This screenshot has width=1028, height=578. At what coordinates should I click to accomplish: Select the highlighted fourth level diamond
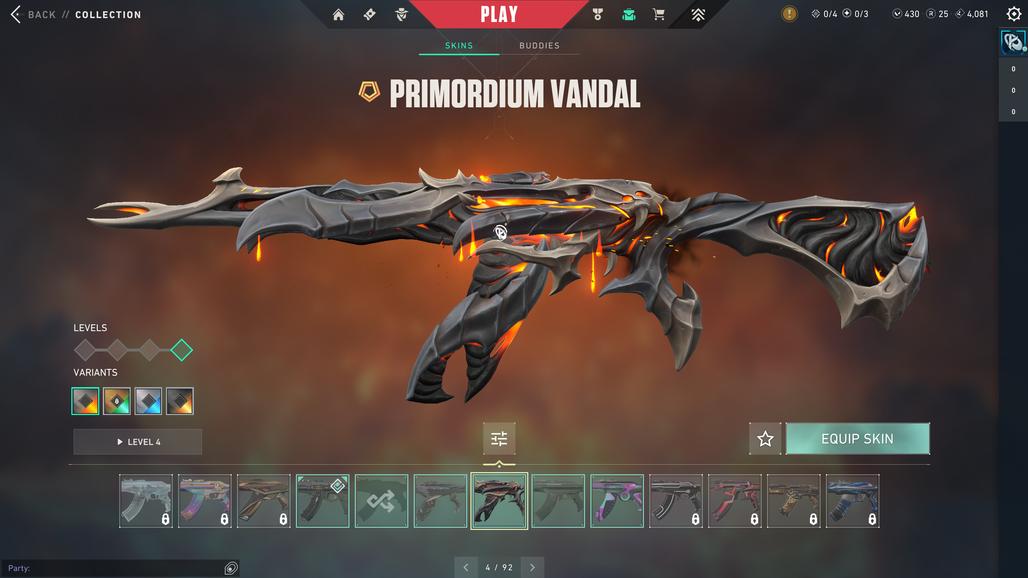pyautogui.click(x=181, y=350)
